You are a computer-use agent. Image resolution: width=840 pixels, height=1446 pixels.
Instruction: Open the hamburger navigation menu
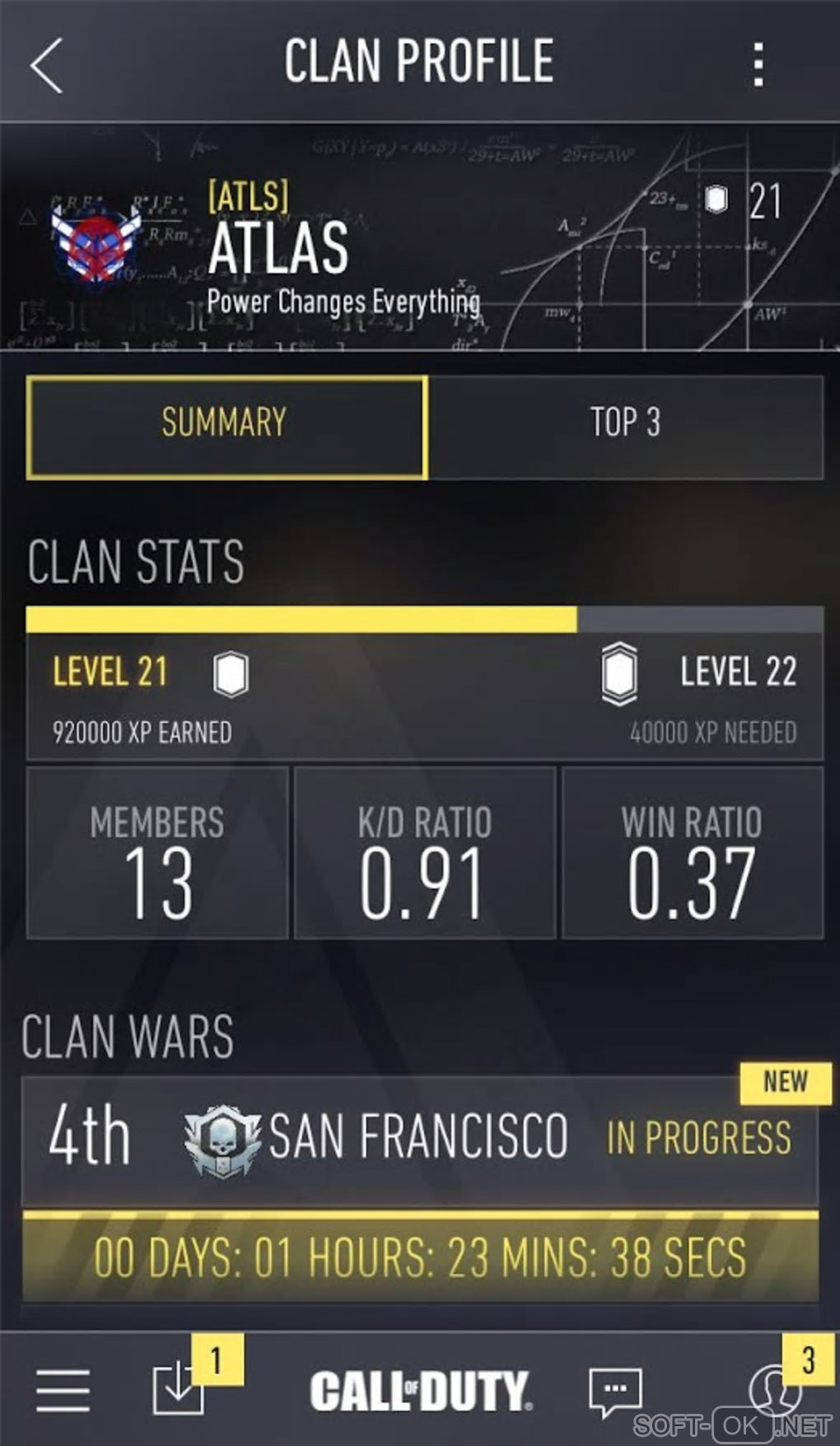tap(63, 1390)
